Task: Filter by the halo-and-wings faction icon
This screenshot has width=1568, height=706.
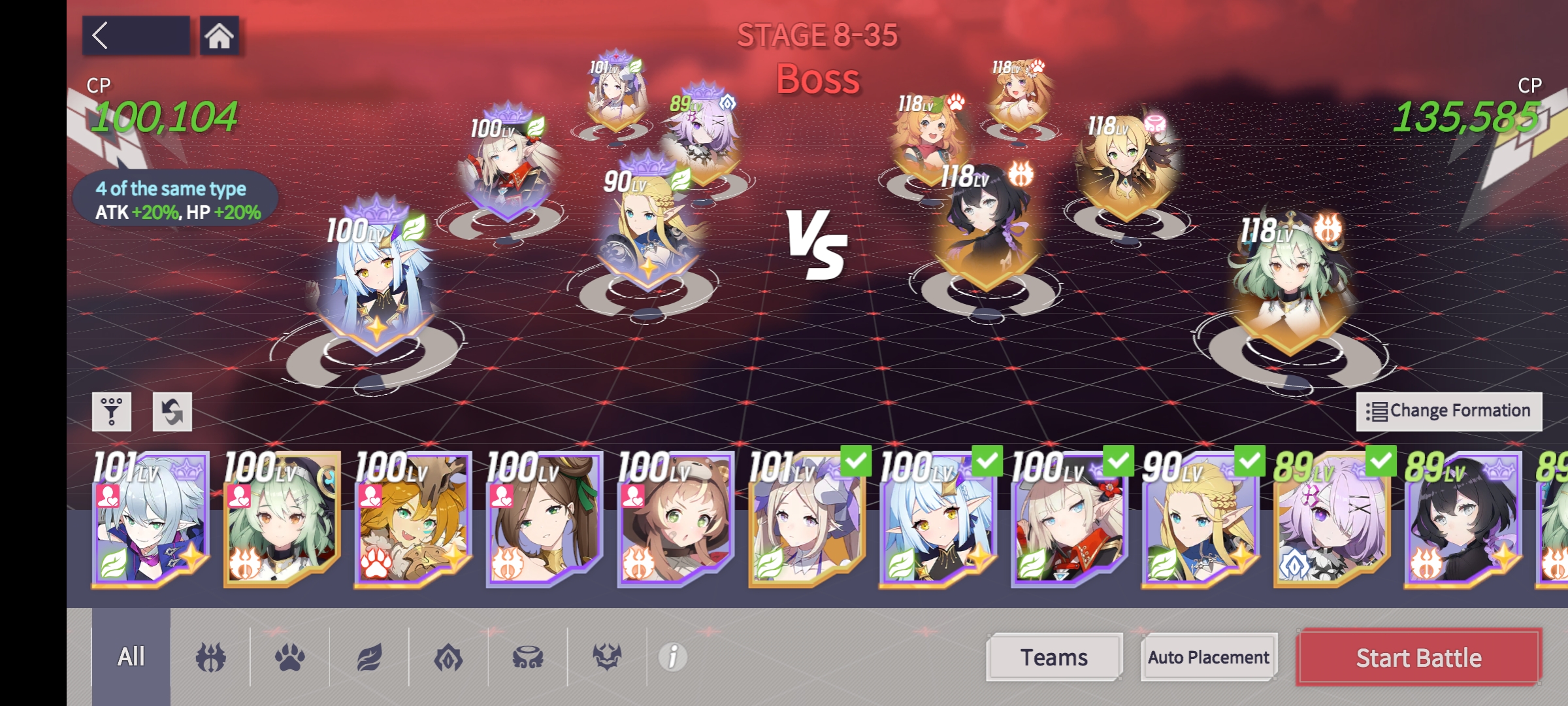Action: pos(526,657)
